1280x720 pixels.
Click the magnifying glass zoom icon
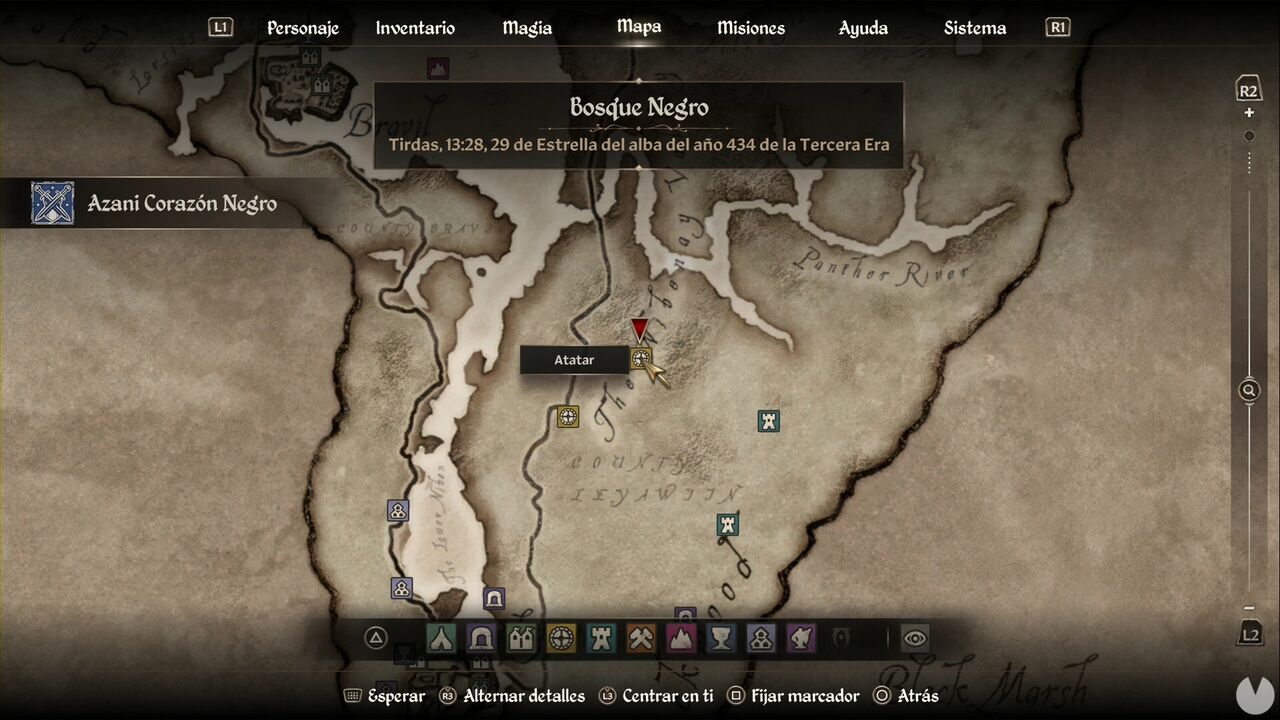[1247, 390]
